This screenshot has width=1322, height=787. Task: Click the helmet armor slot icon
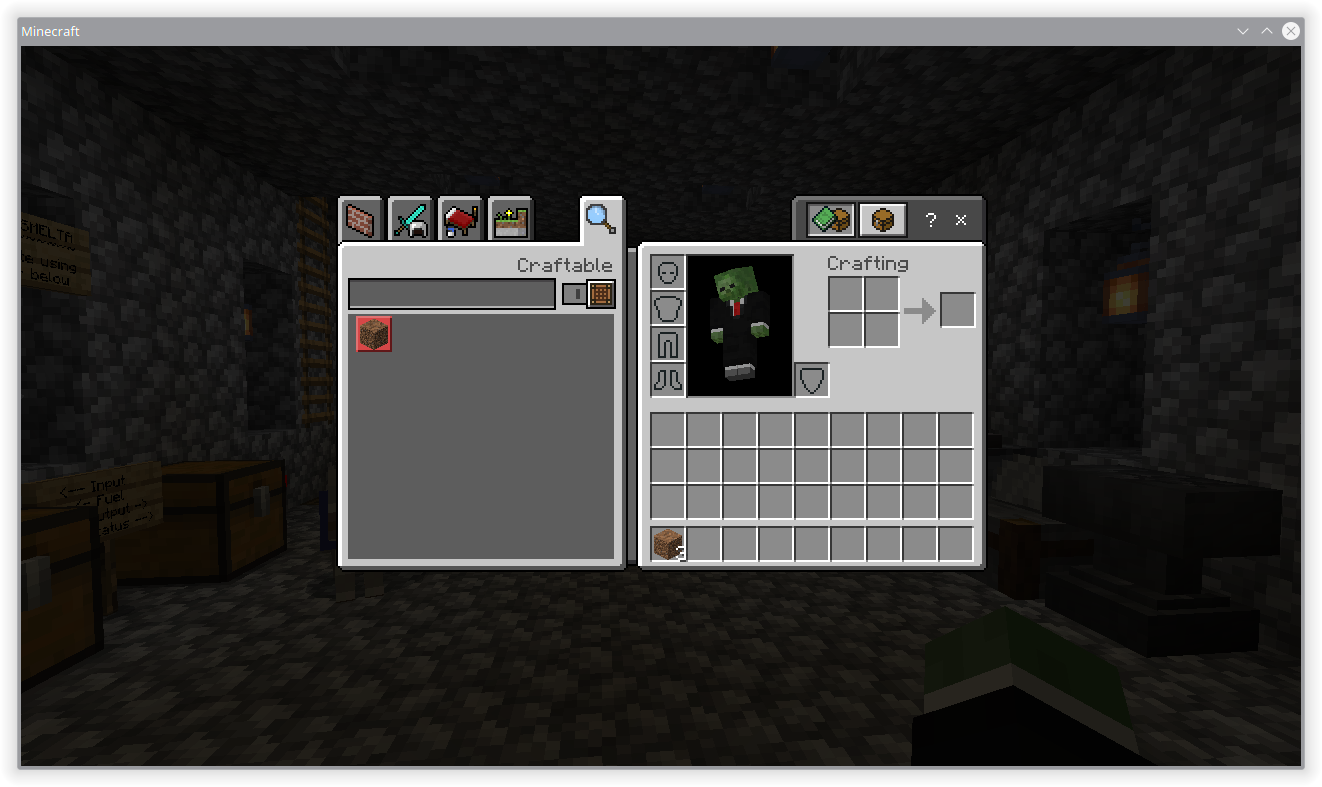click(668, 270)
